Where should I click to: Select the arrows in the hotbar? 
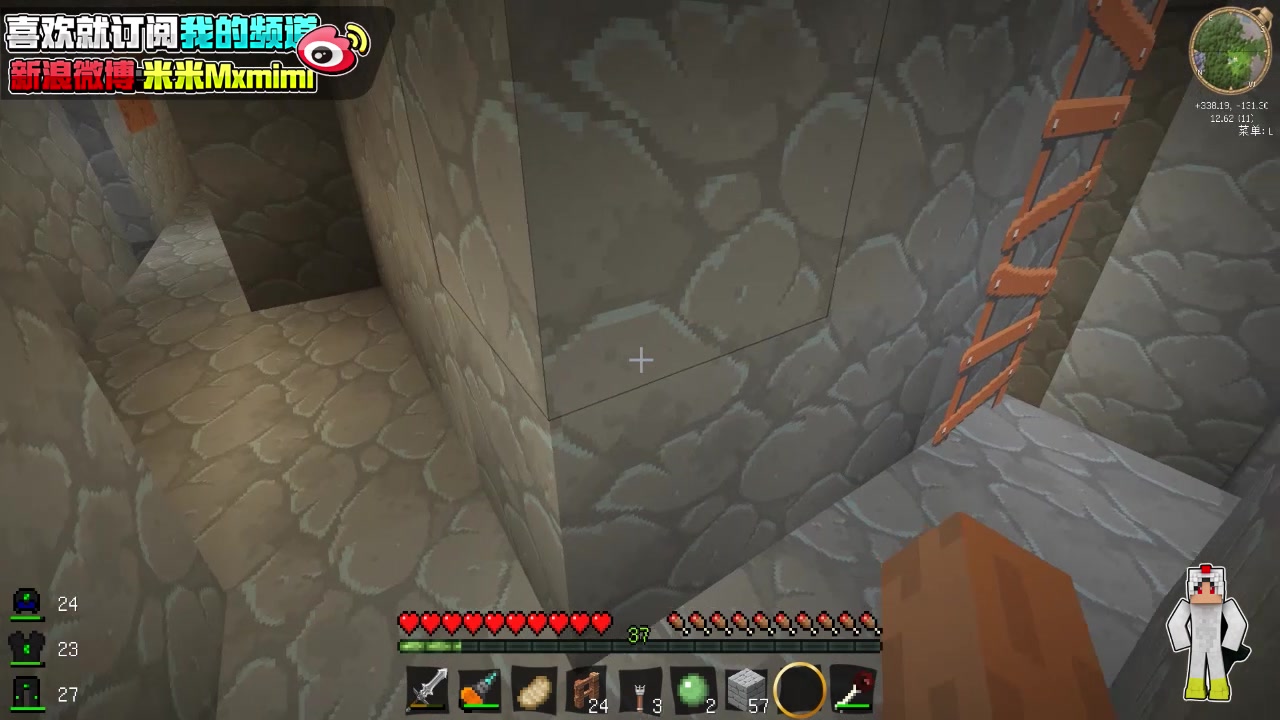[x=641, y=690]
